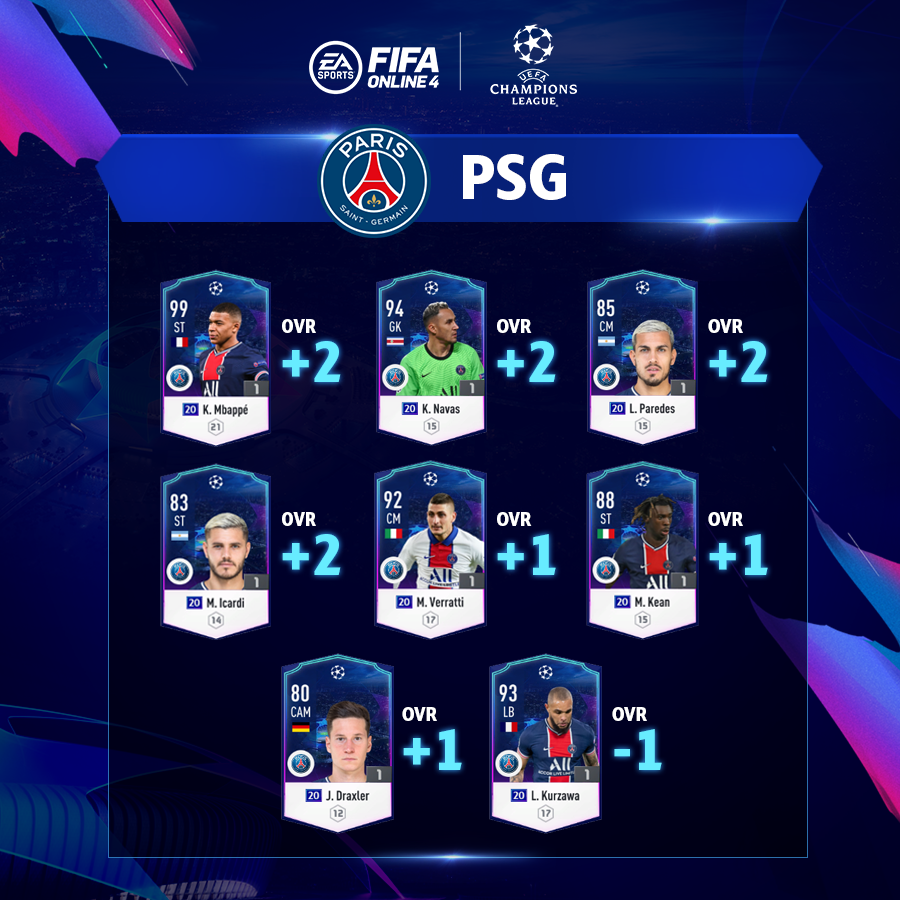Open the L. Kurzawa left-back card
The width and height of the screenshot is (900, 900).
(545, 743)
